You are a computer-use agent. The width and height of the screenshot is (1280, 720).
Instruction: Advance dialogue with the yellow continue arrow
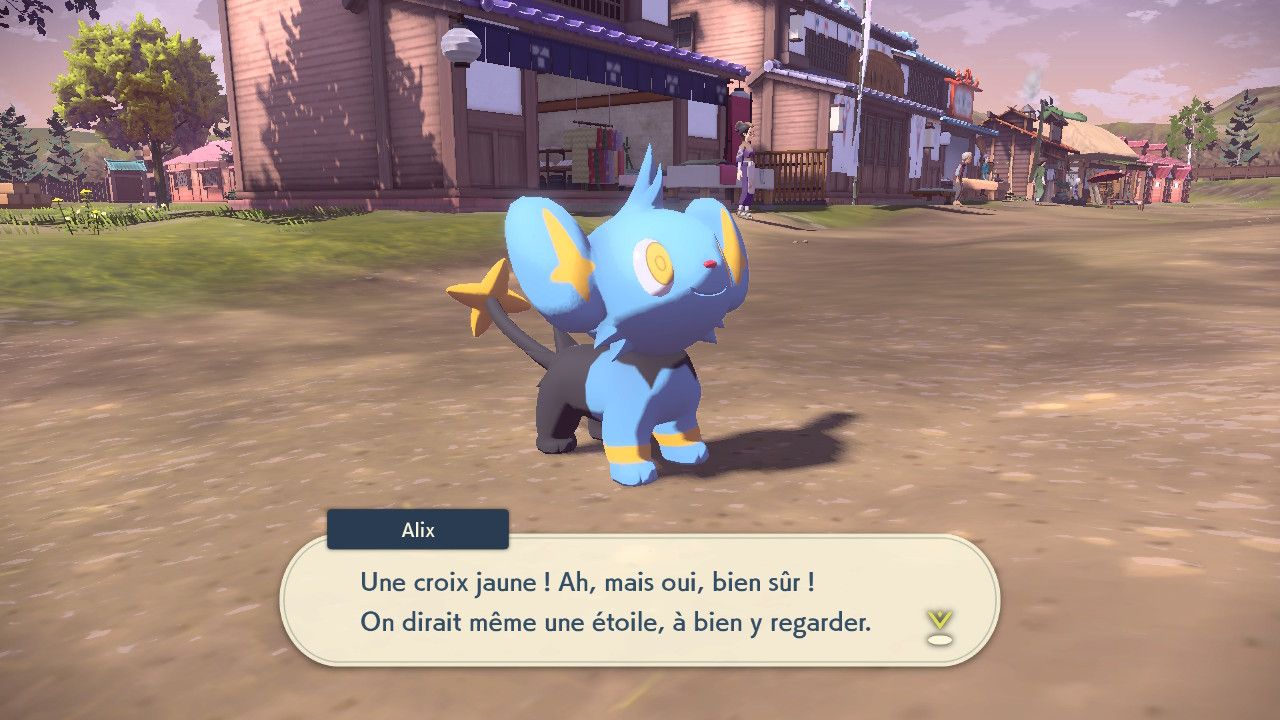pyautogui.click(x=939, y=624)
